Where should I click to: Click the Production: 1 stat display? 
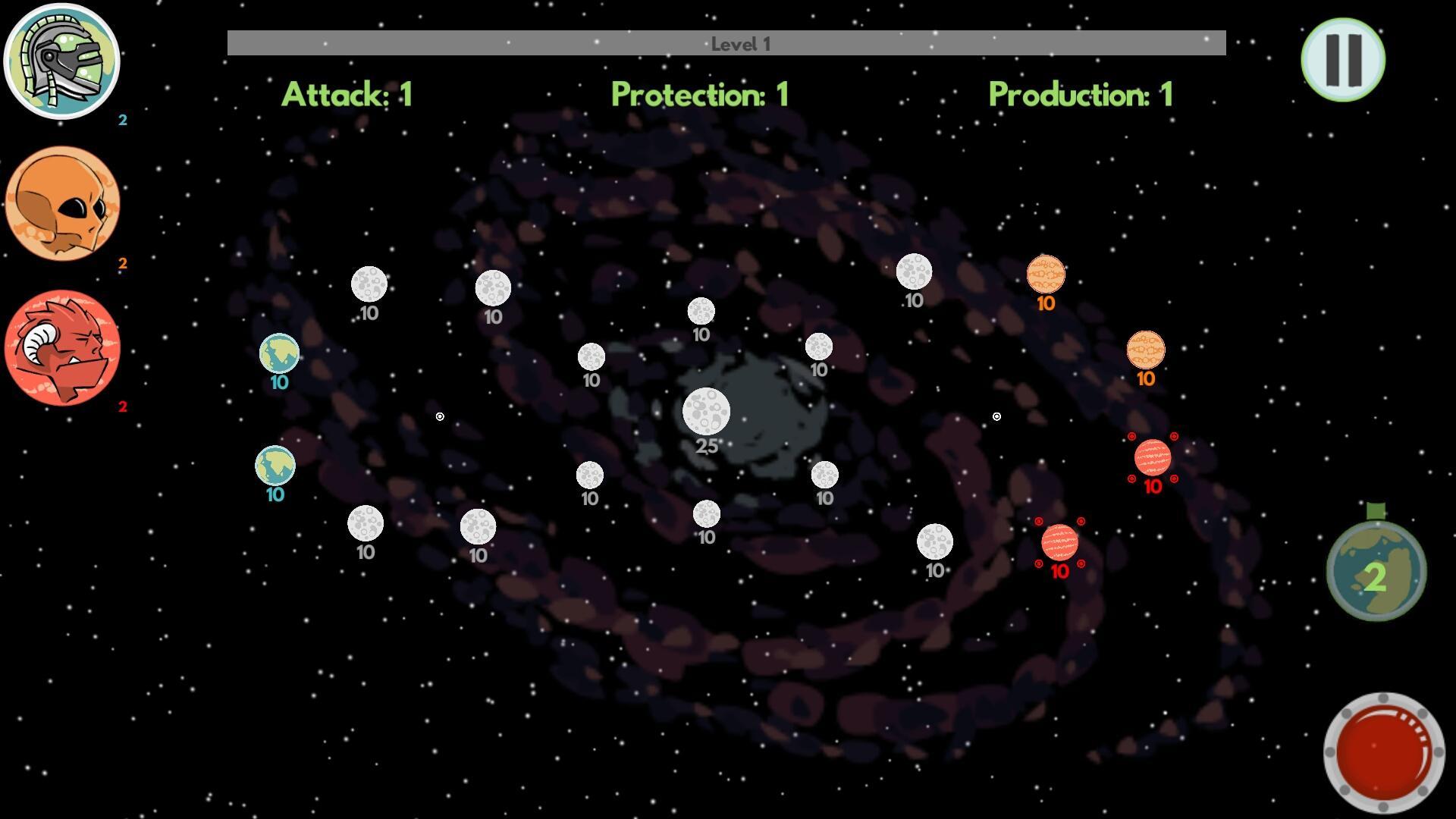1081,95
